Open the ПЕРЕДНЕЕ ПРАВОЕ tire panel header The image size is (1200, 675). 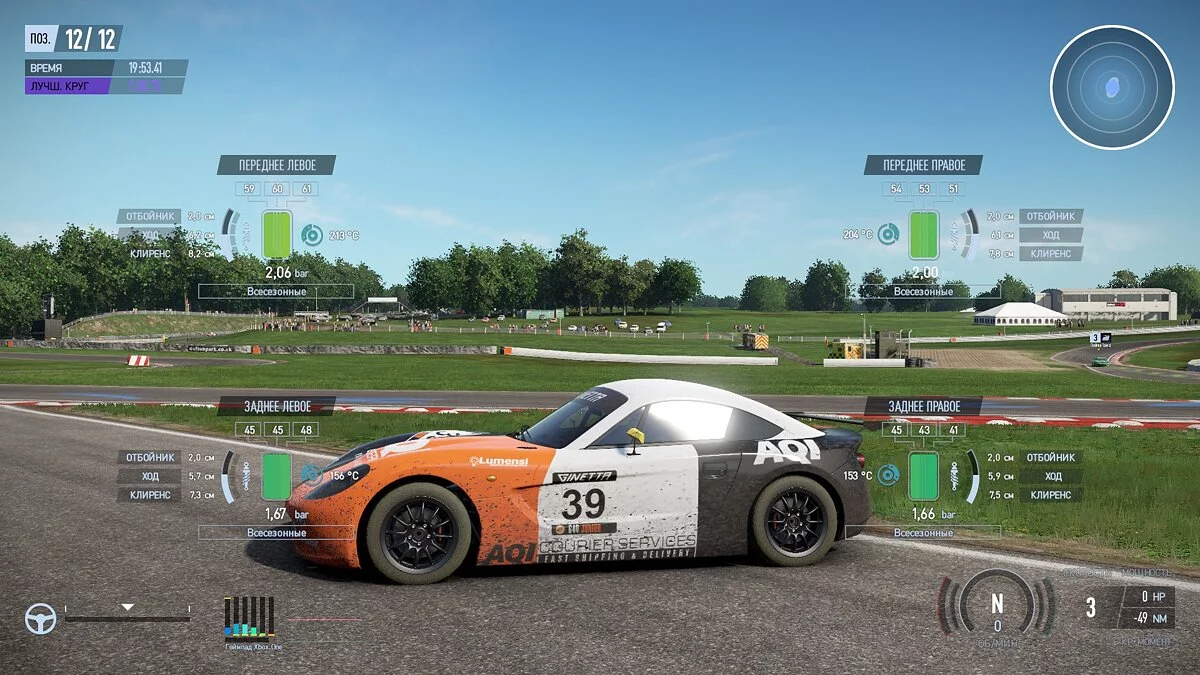tap(923, 165)
